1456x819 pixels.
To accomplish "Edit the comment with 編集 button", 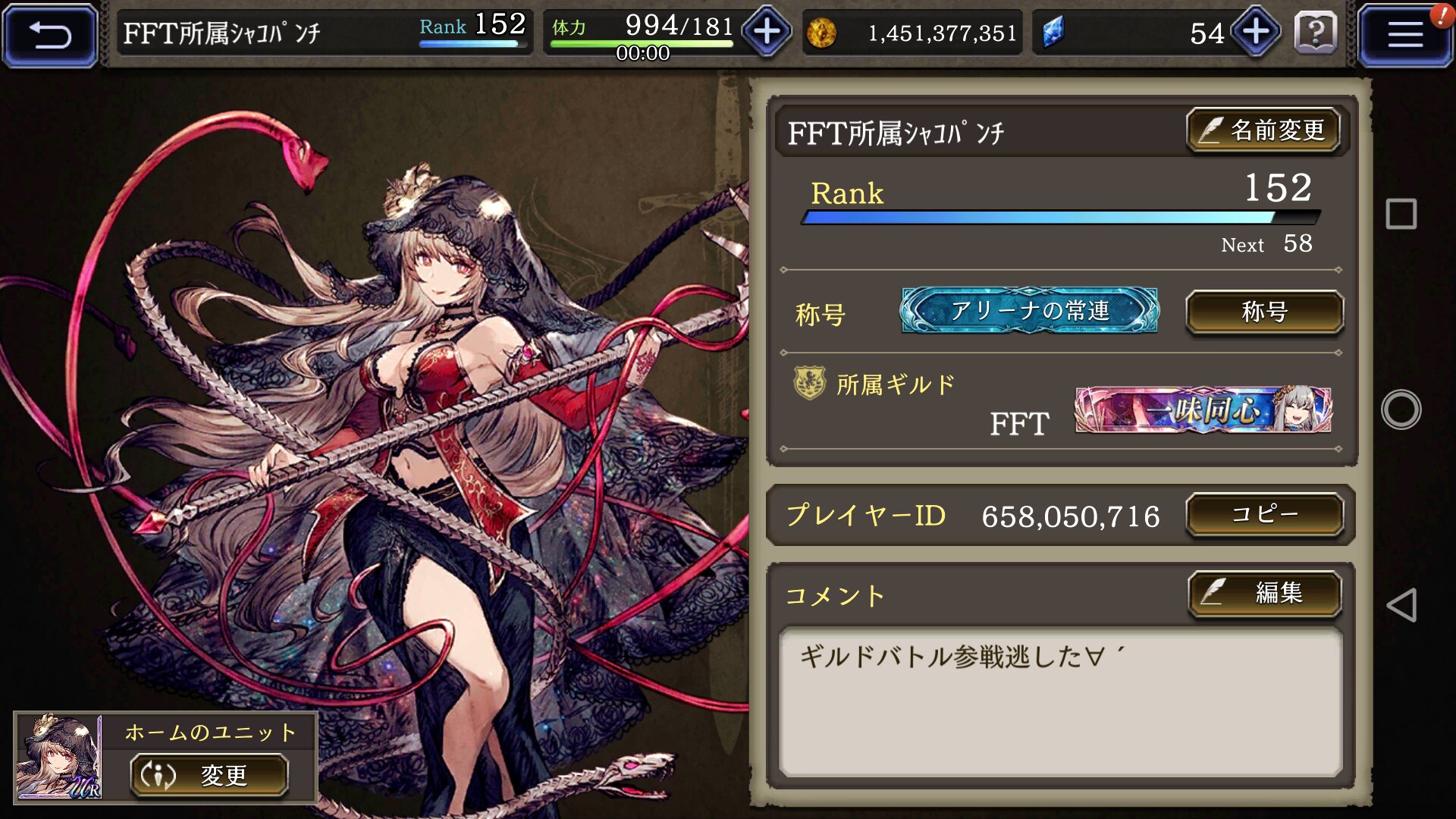I will pyautogui.click(x=1264, y=593).
